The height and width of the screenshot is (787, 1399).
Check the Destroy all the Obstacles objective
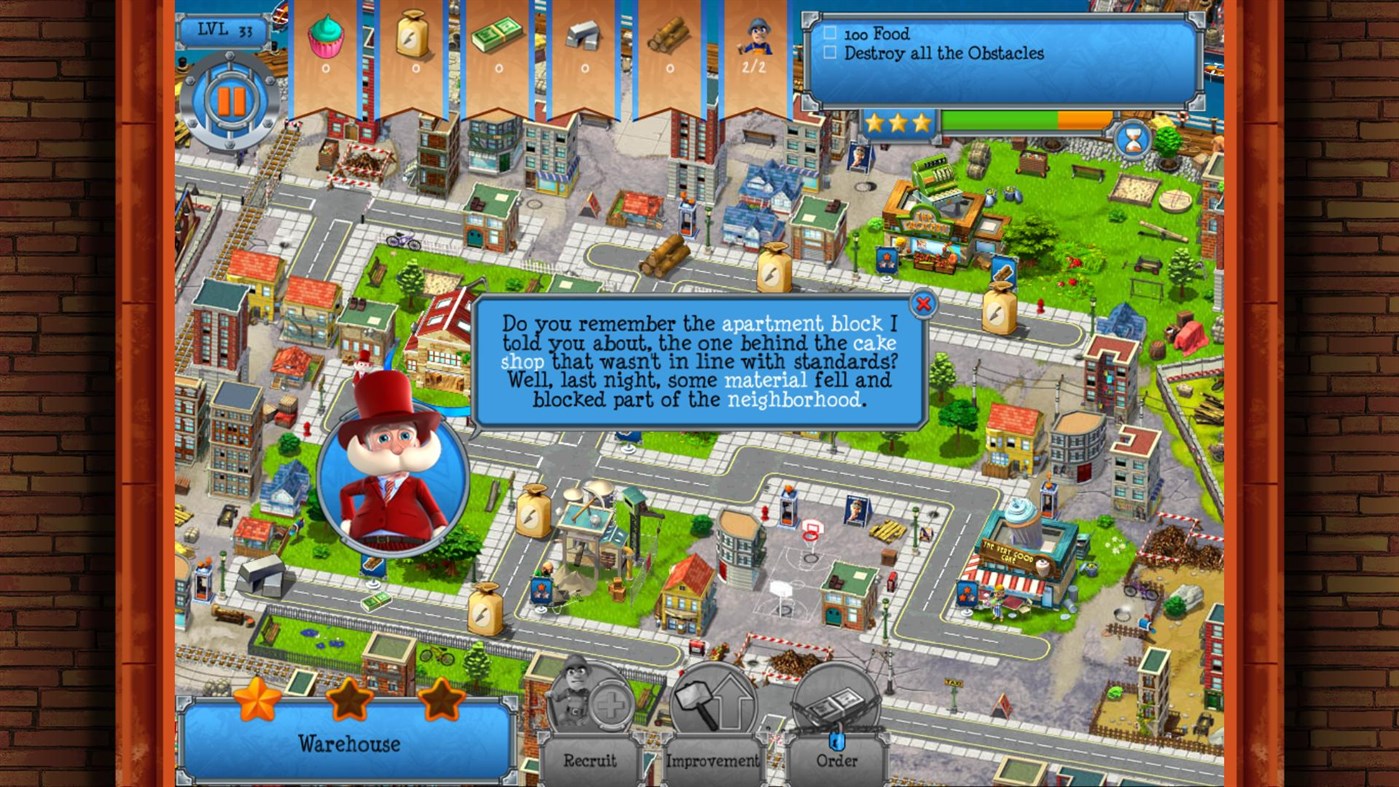tap(831, 53)
